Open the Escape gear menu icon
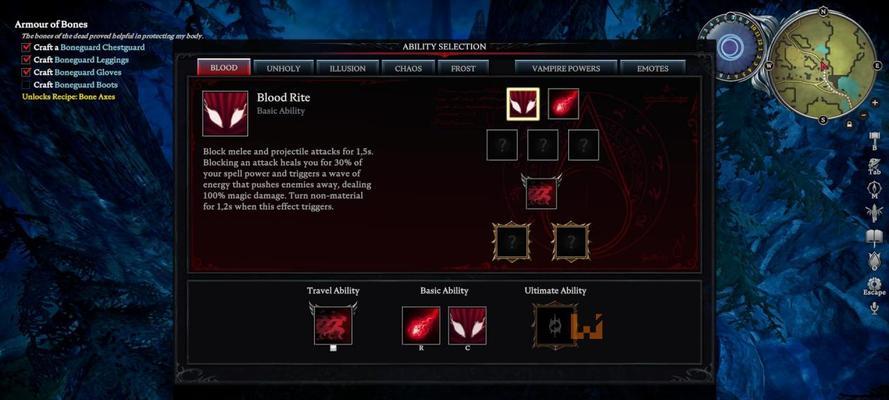This screenshot has height=400, width=889. coord(874,282)
